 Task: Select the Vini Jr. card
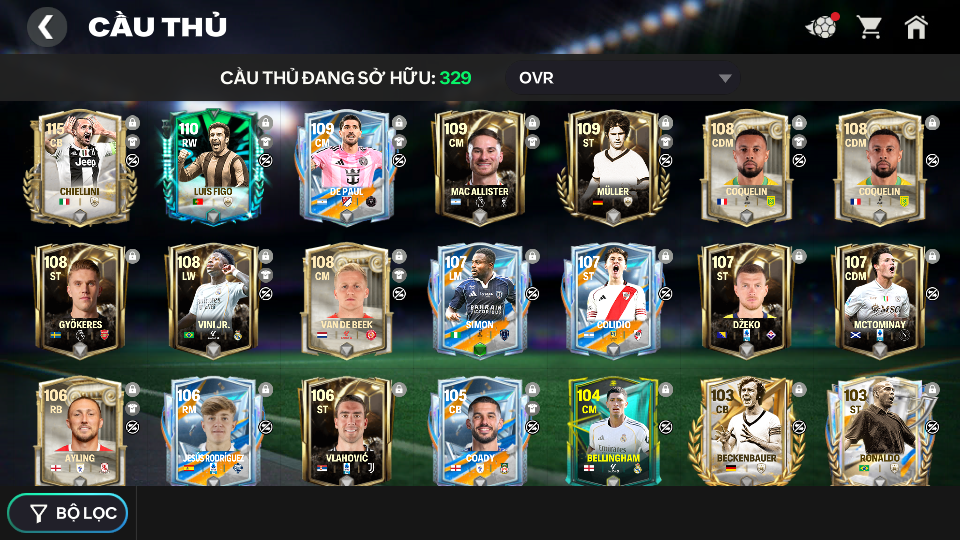(x=212, y=300)
